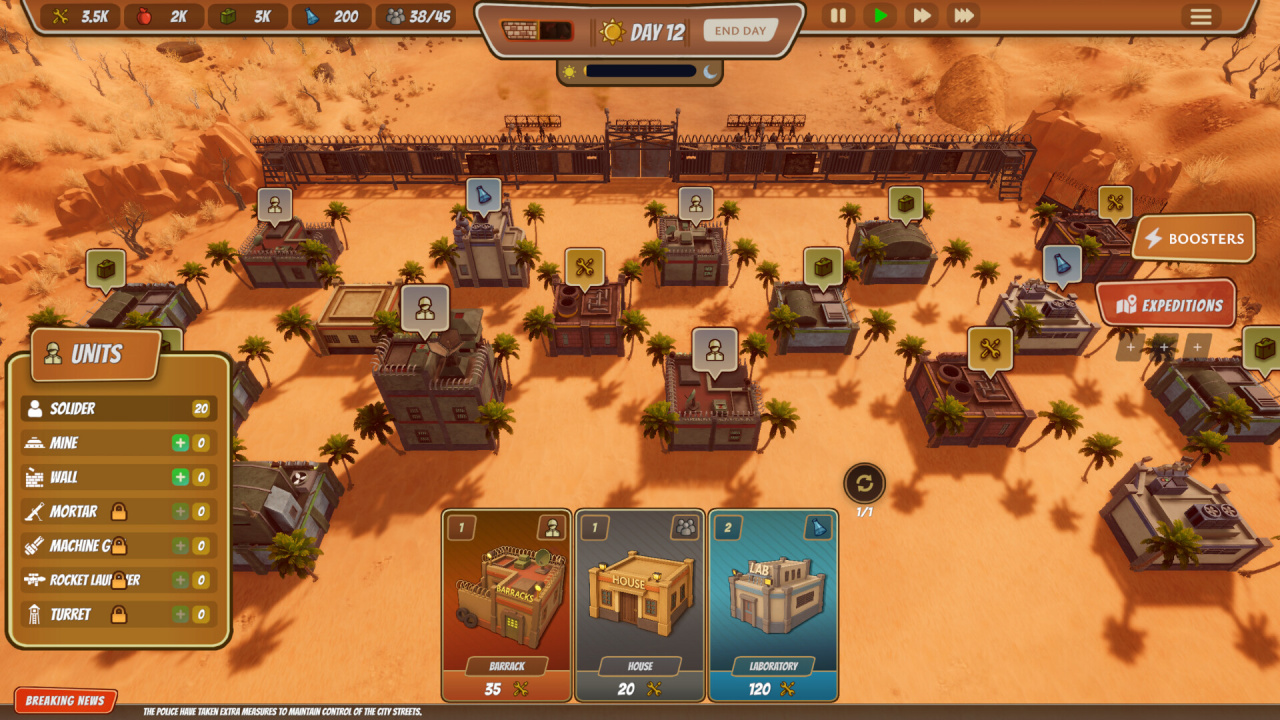End the current day
The image size is (1280, 720).
[740, 31]
